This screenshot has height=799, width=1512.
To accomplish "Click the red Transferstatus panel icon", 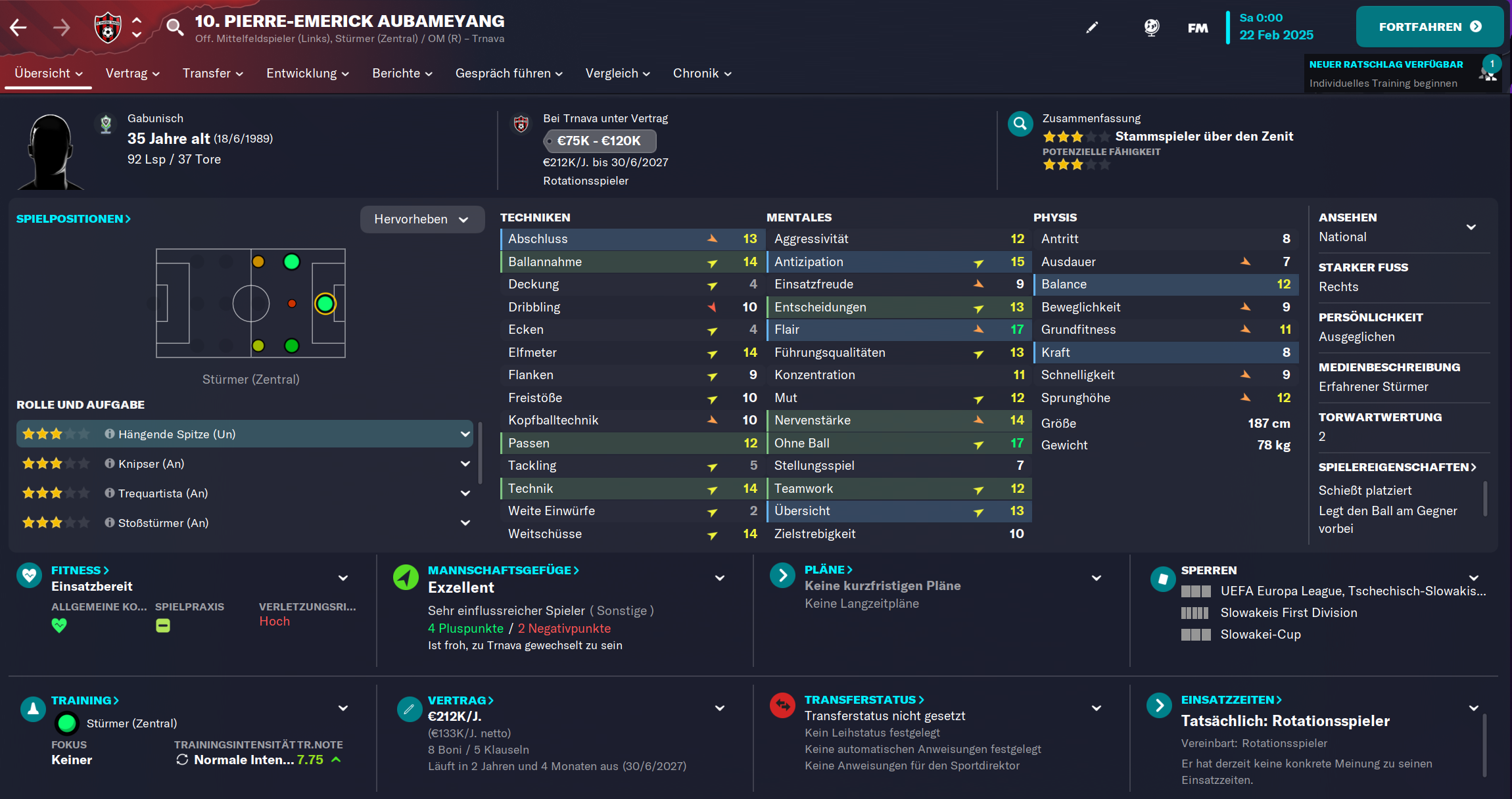I will coord(782,706).
